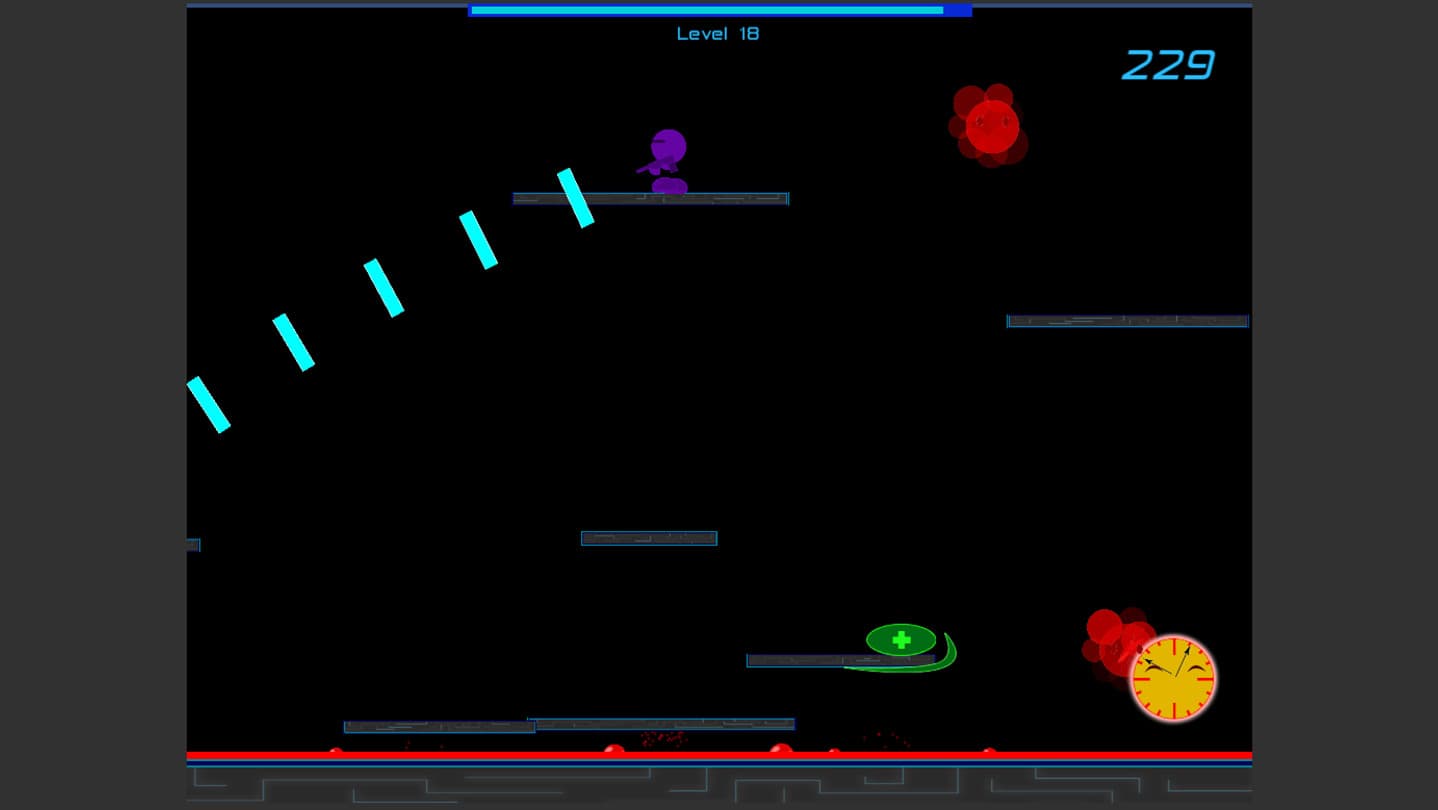Click the score display showing 229

(x=1166, y=66)
